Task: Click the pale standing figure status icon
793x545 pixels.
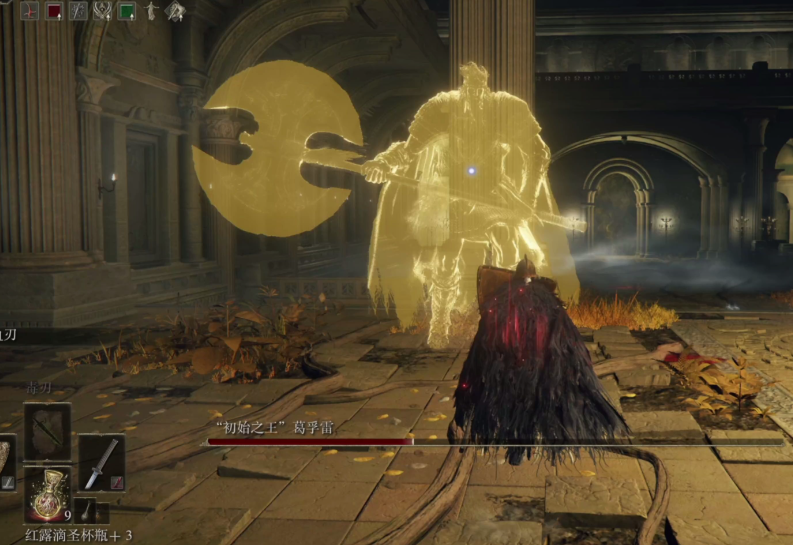Action: point(151,11)
